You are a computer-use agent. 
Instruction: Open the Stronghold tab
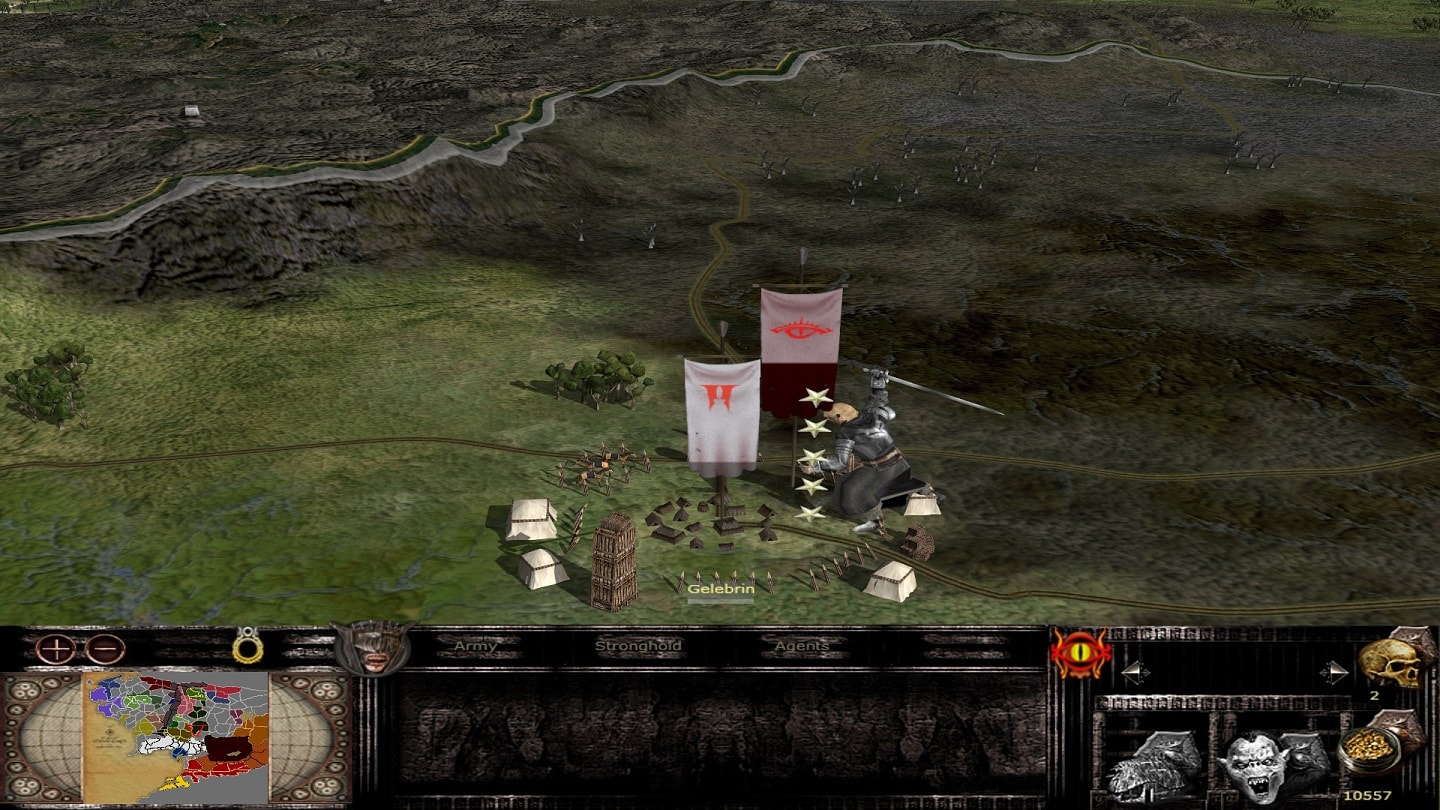click(x=638, y=647)
